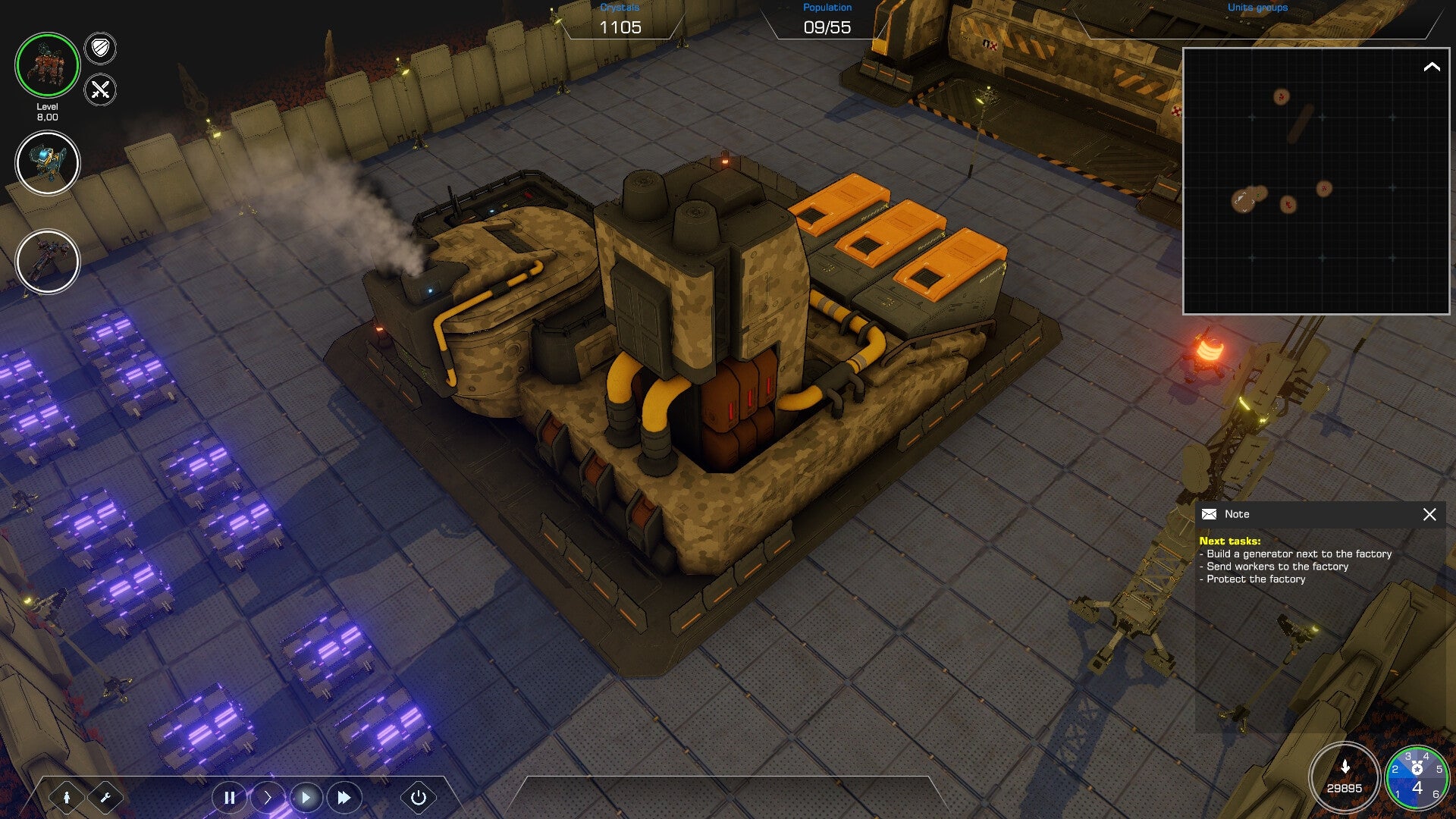Screen dimensions: 1456x819
Task: Click the shield defense icon
Action: [x=101, y=49]
